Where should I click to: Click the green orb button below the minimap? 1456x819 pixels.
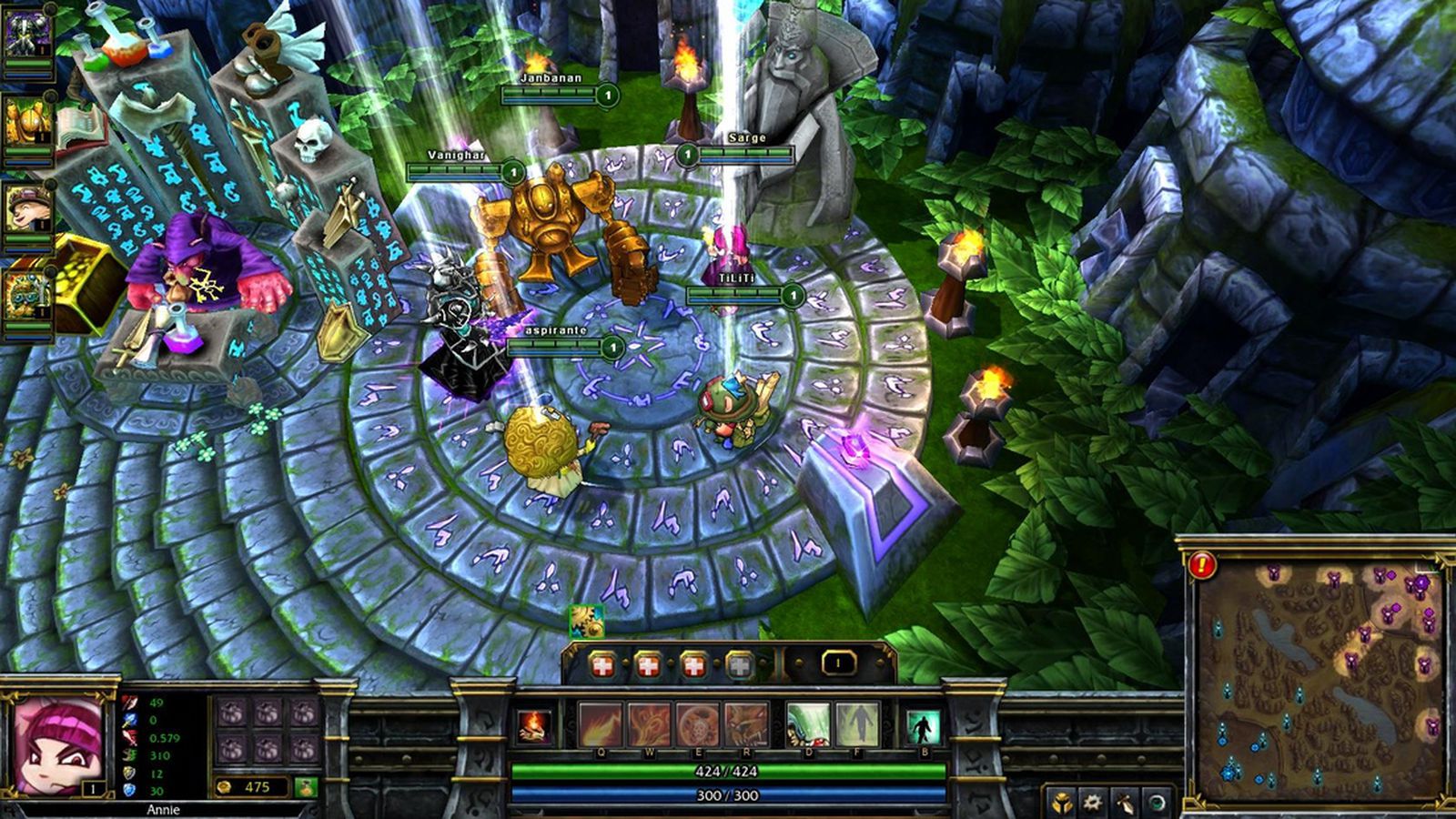pyautogui.click(x=1157, y=804)
